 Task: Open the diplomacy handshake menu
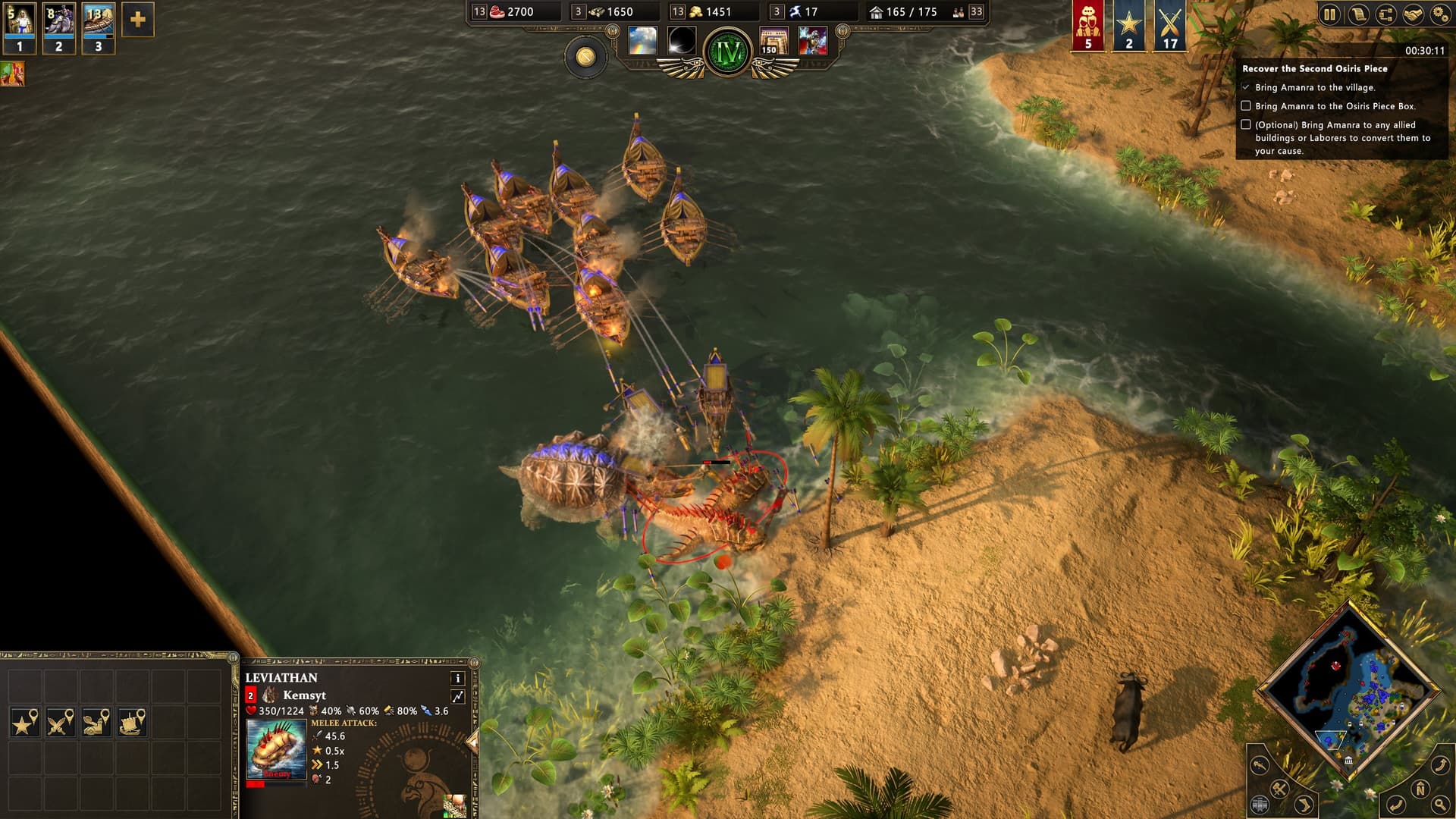click(1412, 14)
